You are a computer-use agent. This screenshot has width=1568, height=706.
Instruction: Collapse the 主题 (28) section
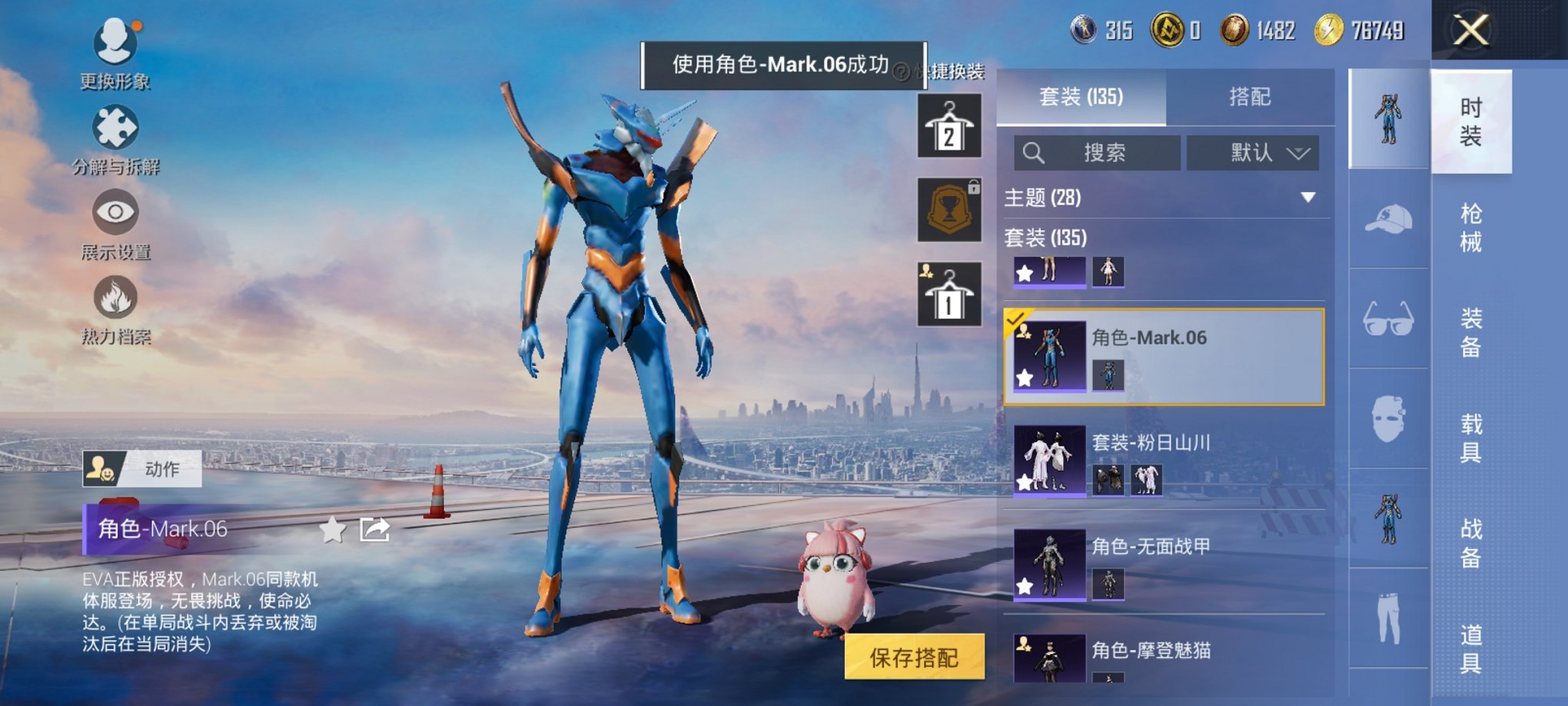point(1309,197)
